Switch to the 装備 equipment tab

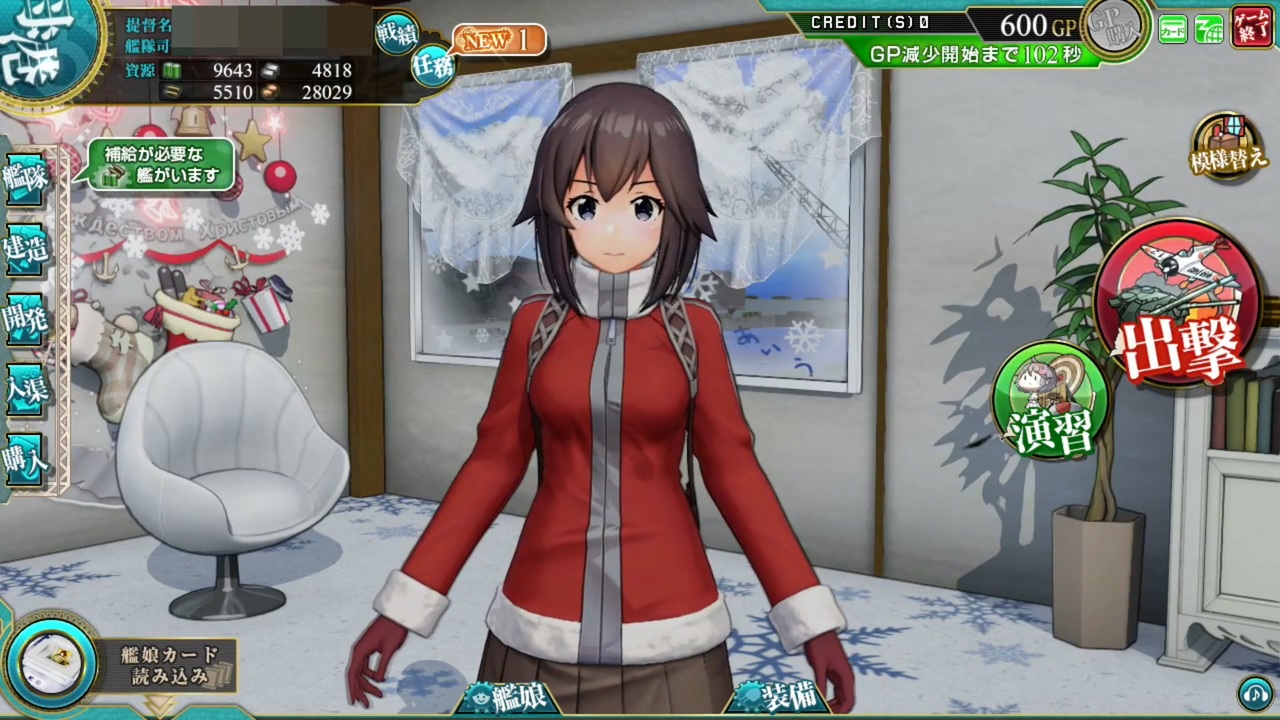[778, 697]
